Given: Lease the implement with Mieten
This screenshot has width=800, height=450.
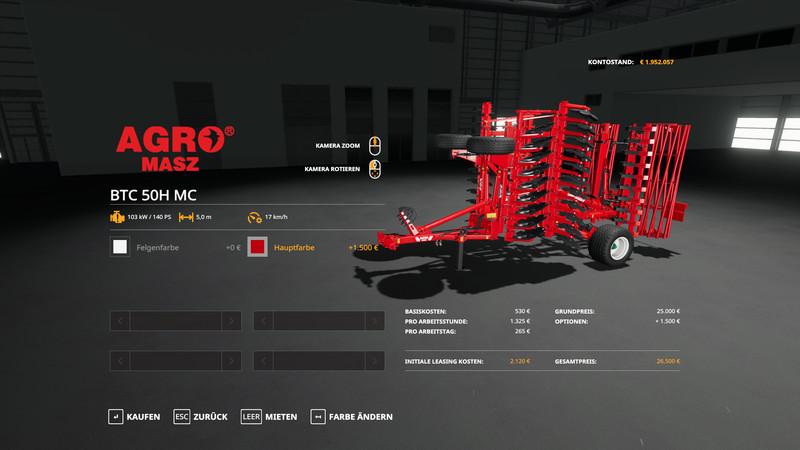Looking at the screenshot, I should coord(270,416).
